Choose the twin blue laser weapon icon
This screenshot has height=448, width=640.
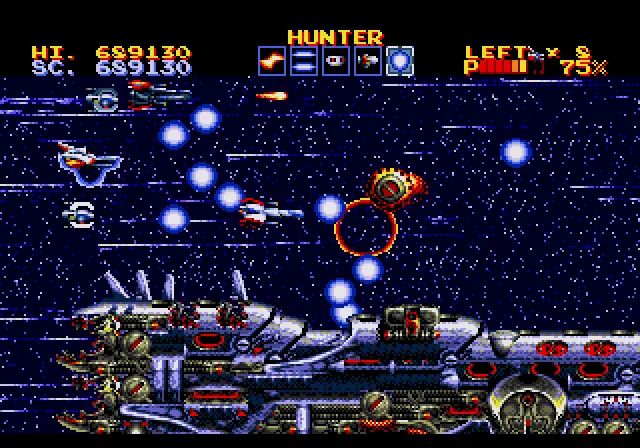coord(303,61)
